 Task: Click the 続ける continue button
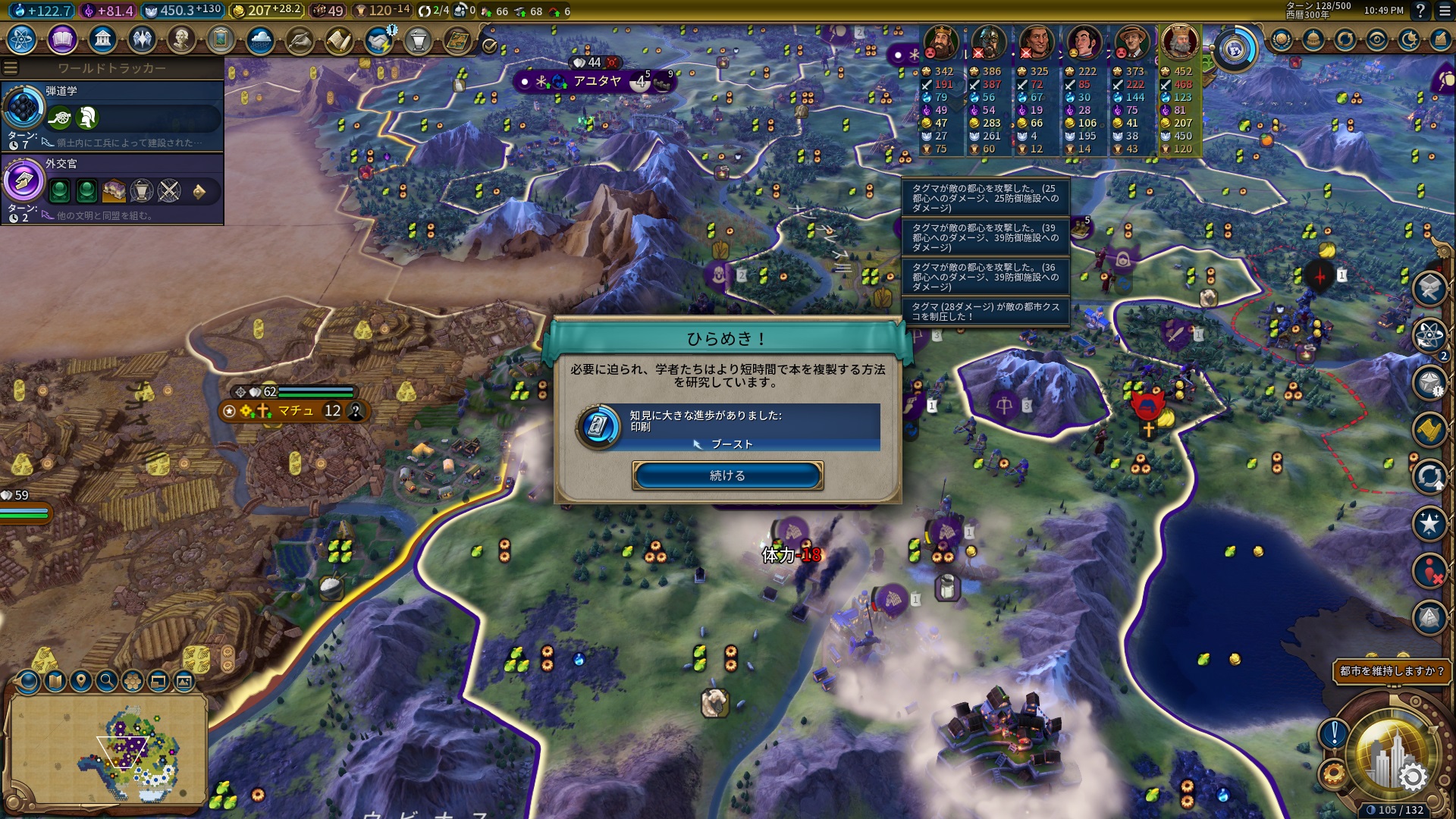click(x=727, y=475)
